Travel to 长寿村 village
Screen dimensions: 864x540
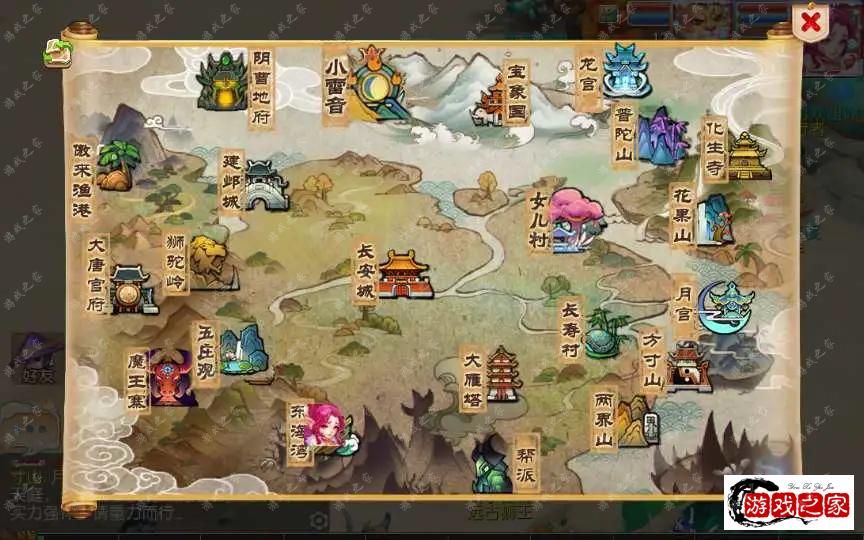click(x=603, y=332)
